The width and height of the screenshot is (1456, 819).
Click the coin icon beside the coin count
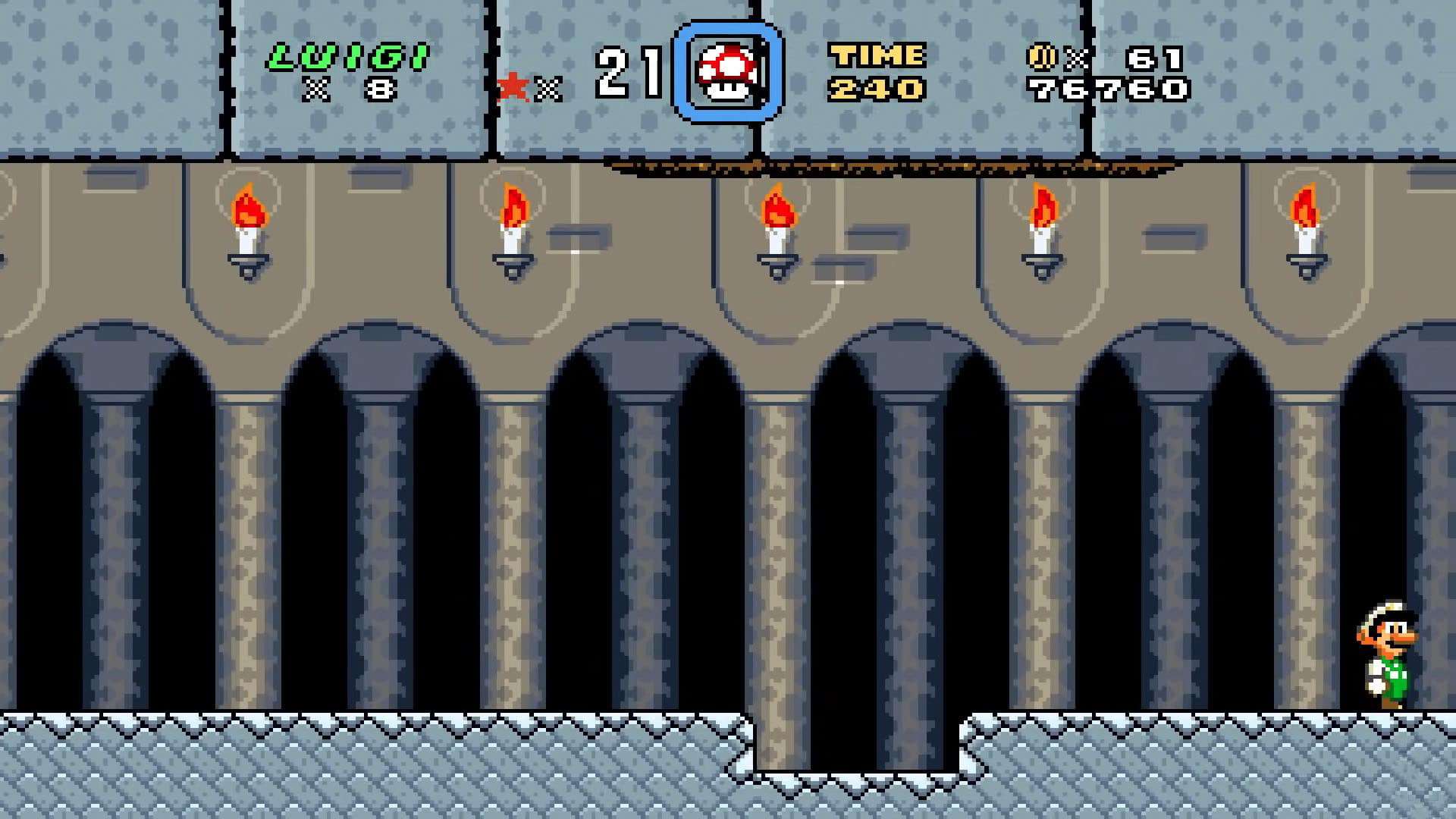pos(1041,58)
